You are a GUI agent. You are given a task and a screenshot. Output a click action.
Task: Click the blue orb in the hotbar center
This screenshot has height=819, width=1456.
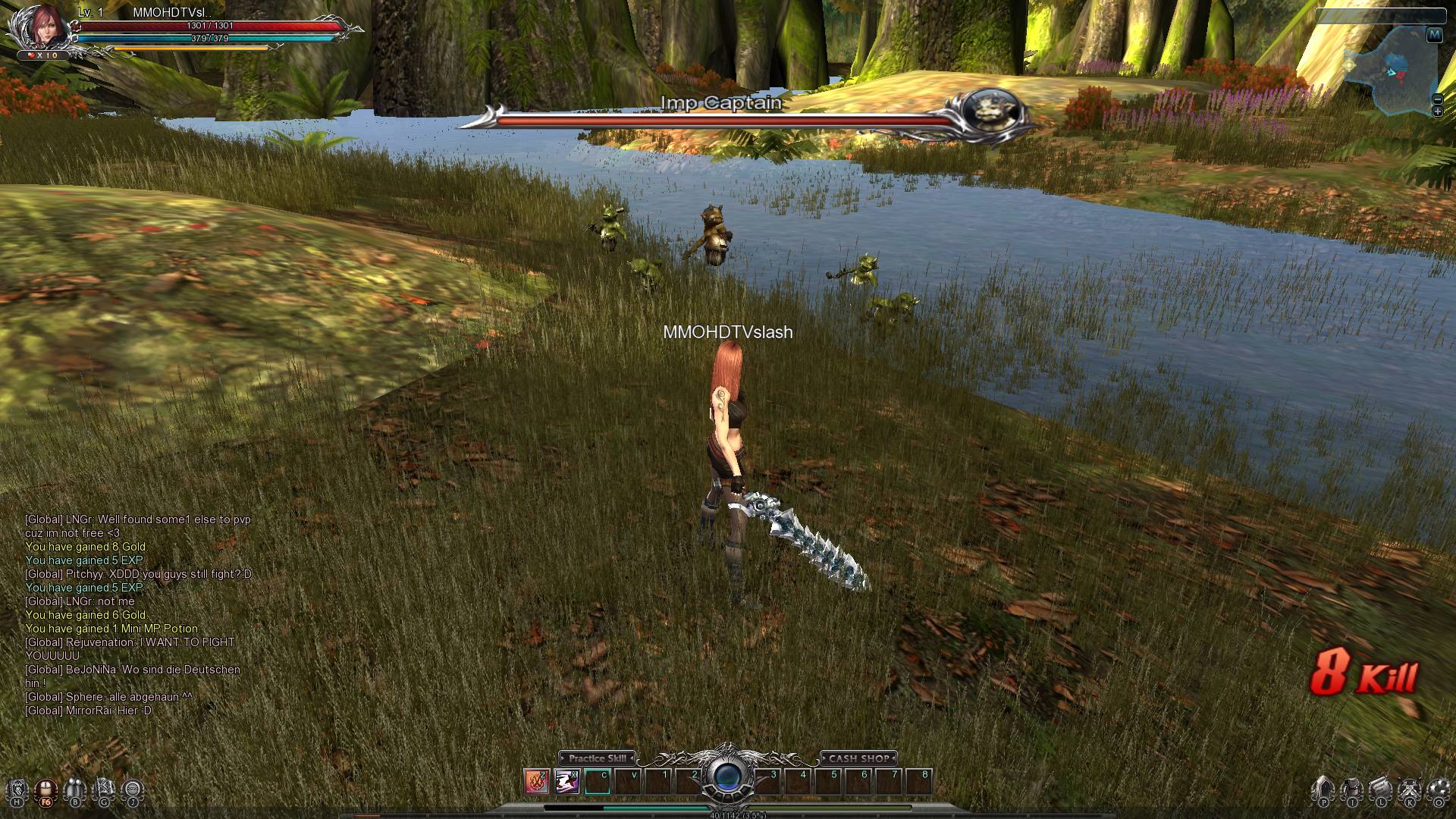[728, 778]
